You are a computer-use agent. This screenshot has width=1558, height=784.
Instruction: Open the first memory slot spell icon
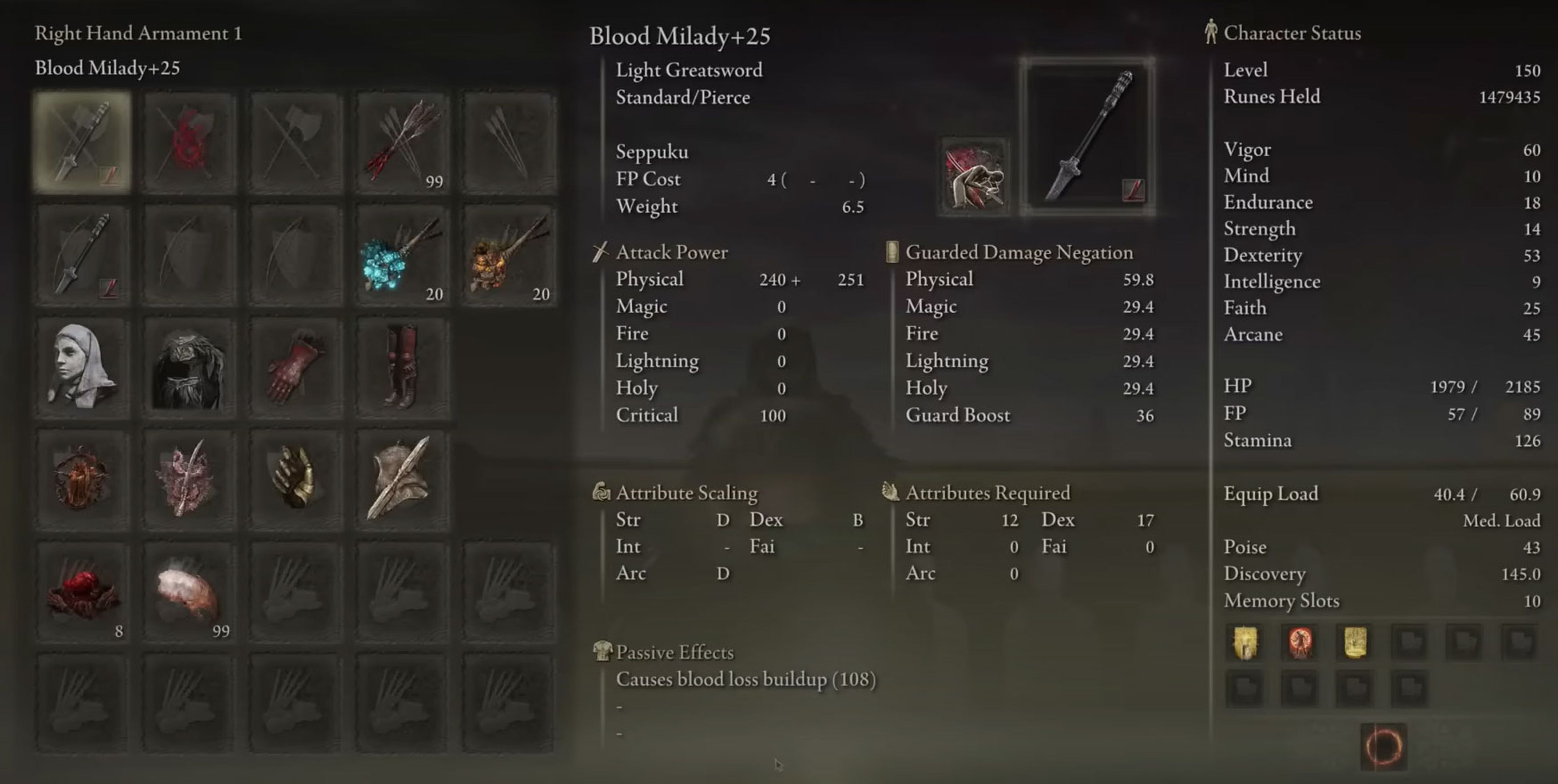coord(1244,642)
